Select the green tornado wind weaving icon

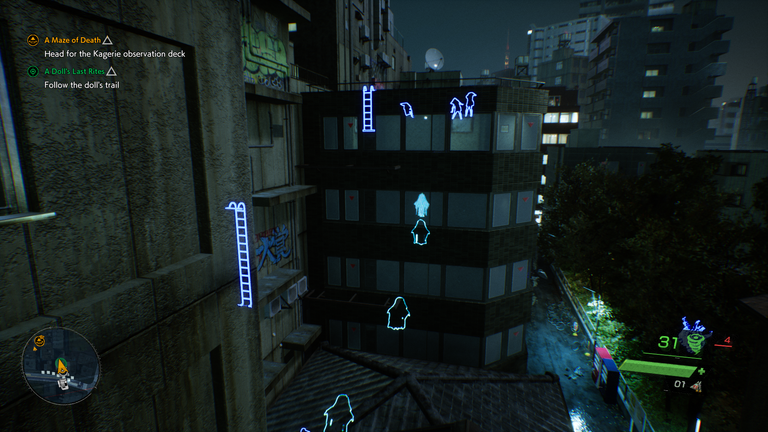point(694,342)
